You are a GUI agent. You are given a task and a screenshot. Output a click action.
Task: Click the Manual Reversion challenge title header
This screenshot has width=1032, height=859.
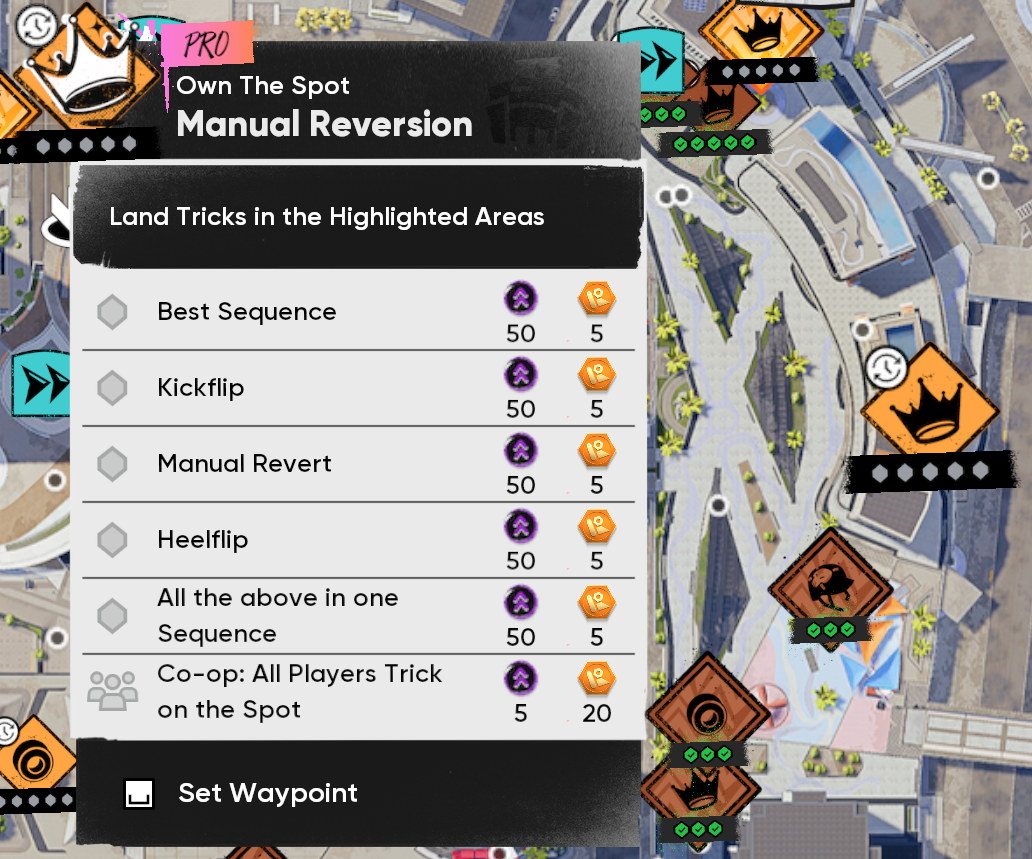324,124
